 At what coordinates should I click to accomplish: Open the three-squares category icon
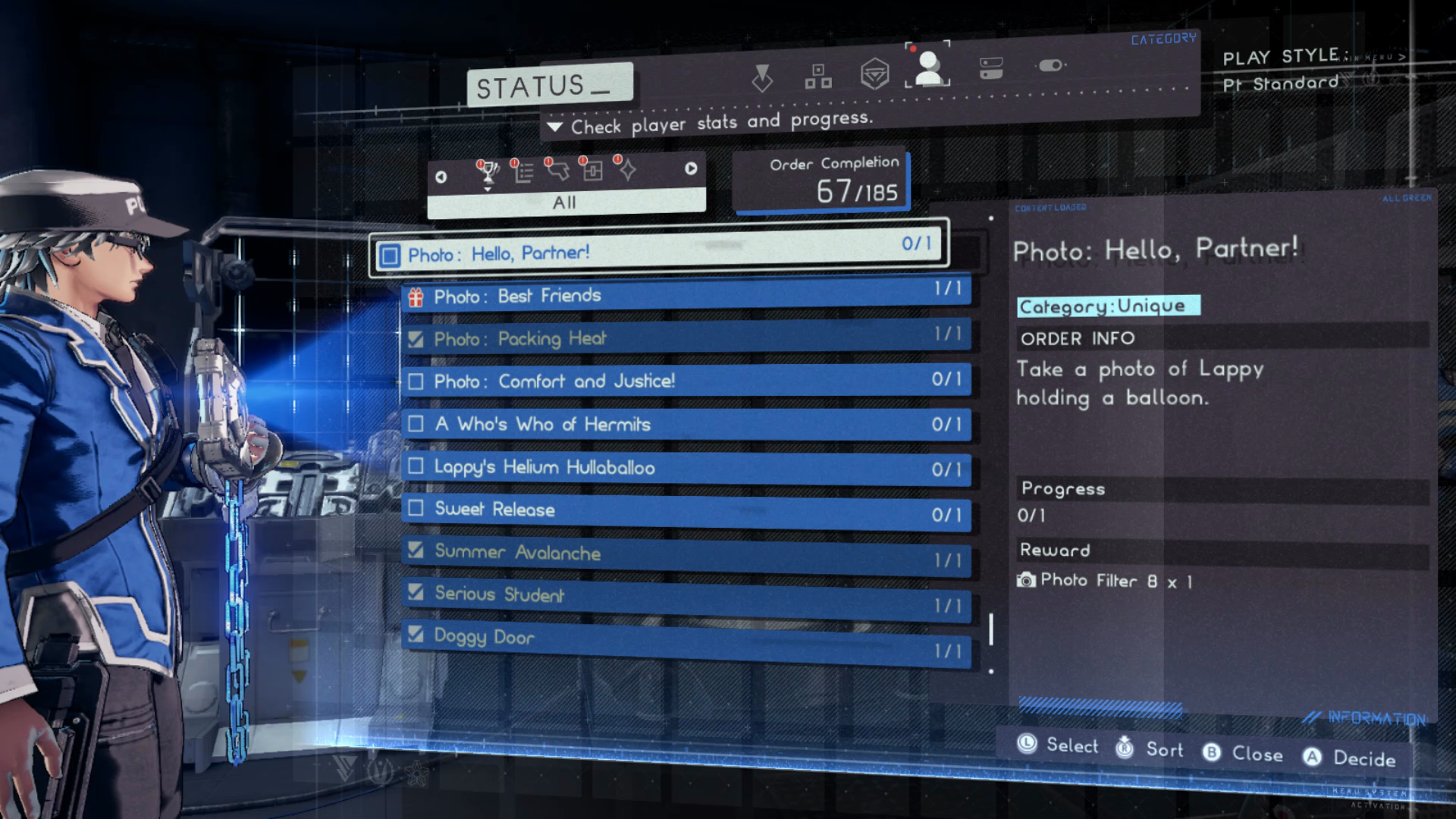[817, 77]
